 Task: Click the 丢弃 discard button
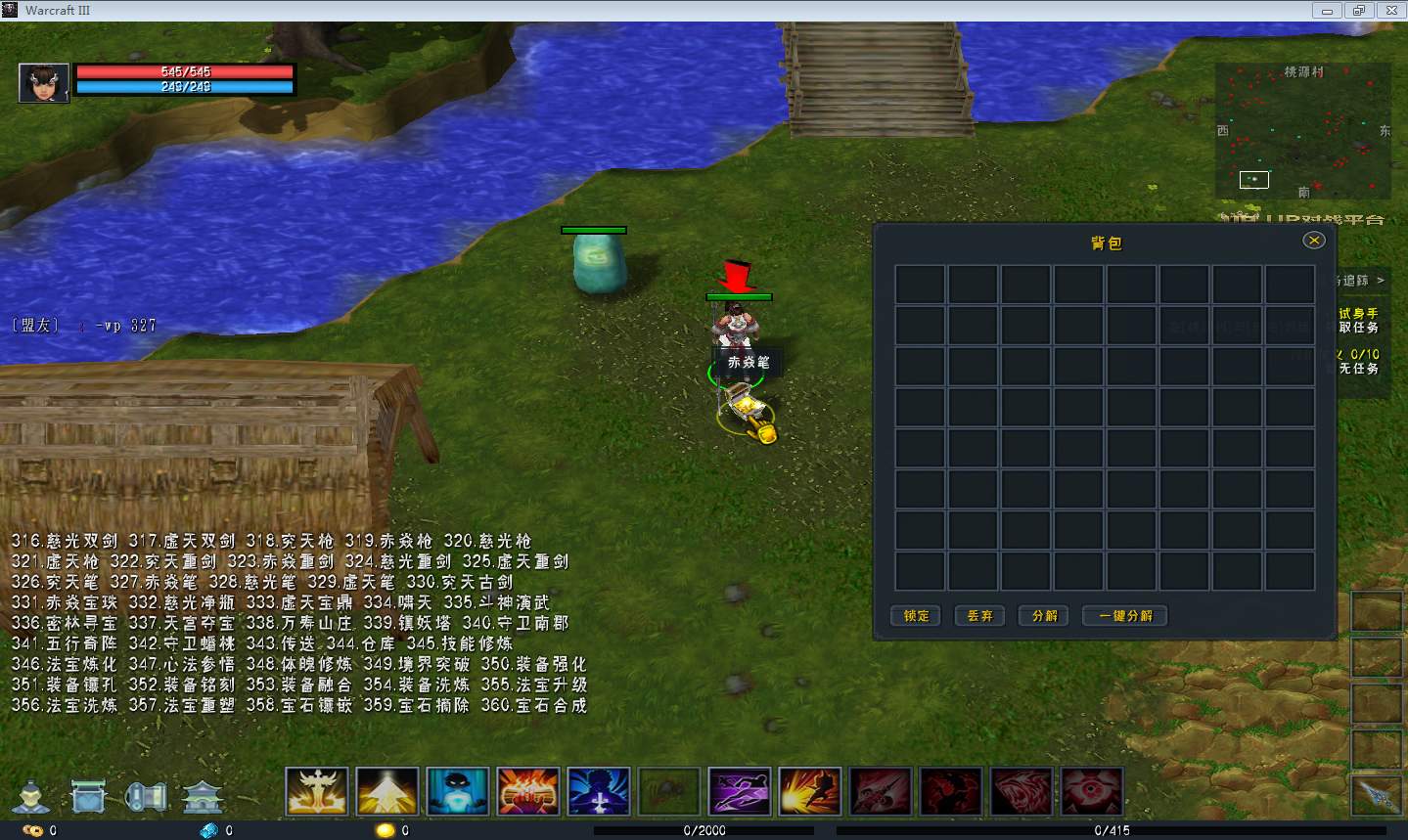point(979,615)
